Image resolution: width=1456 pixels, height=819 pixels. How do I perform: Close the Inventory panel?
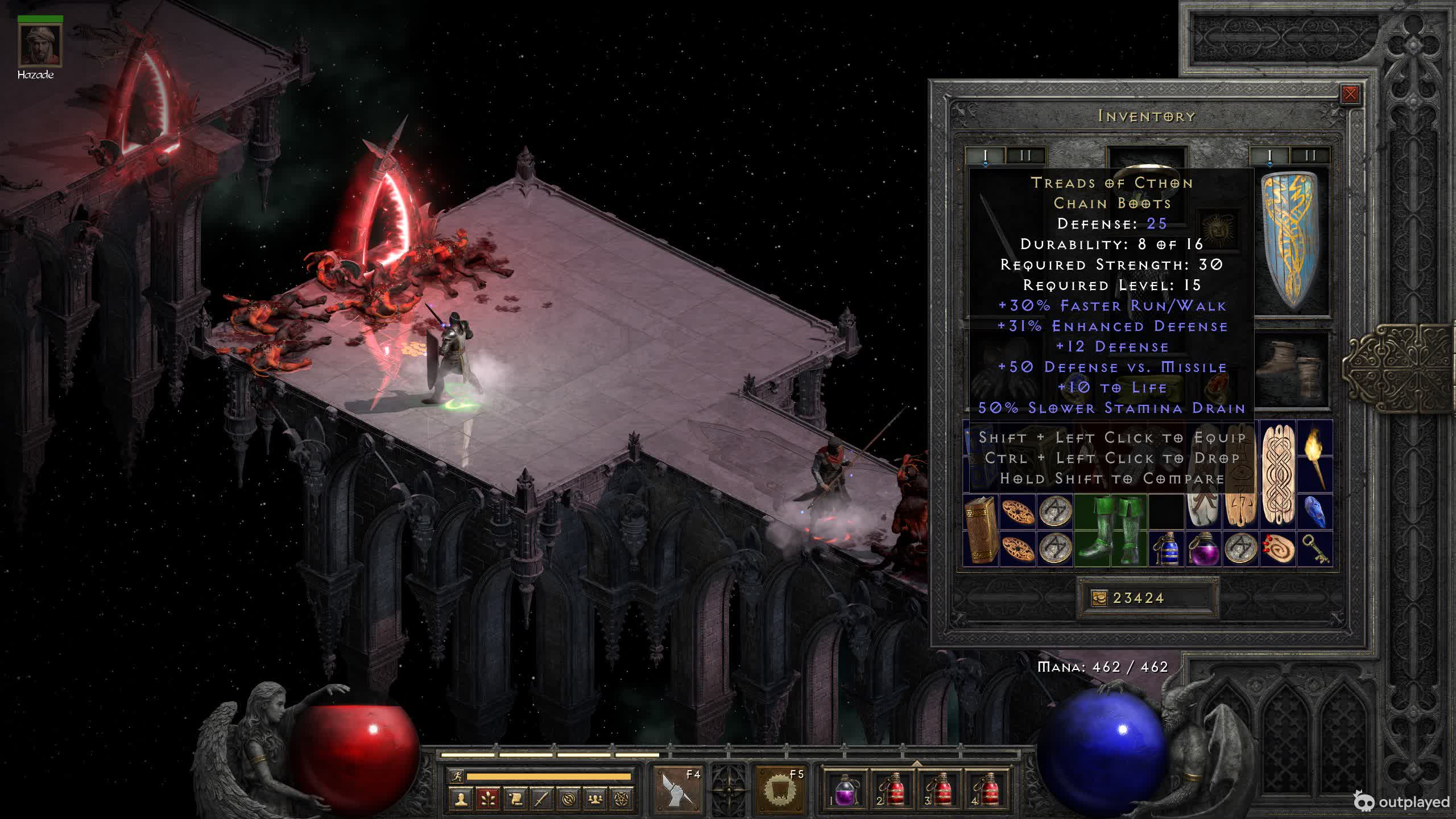coord(1350,94)
